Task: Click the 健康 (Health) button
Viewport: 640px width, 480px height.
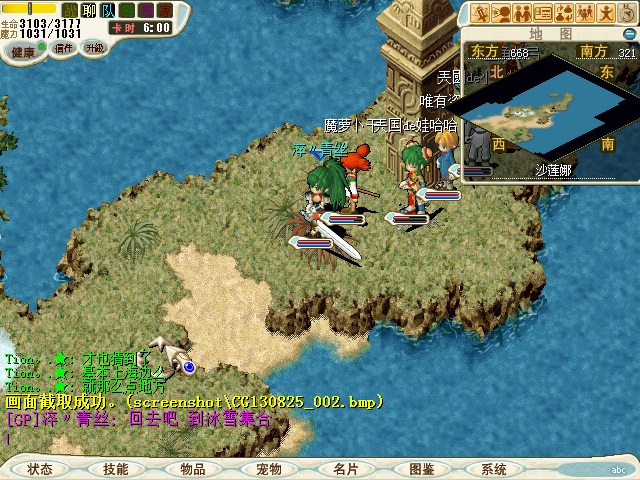Action: pos(24,51)
